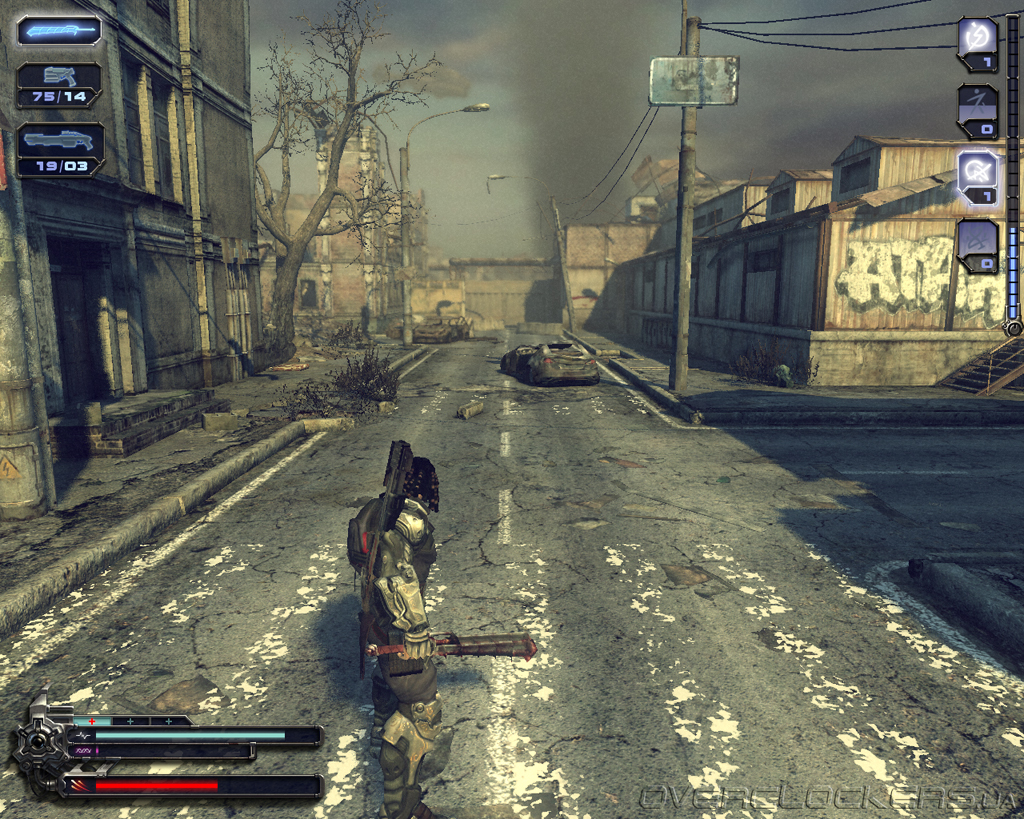1024x819 pixels.
Task: Choose the running figure ability icon
Action: [977, 109]
